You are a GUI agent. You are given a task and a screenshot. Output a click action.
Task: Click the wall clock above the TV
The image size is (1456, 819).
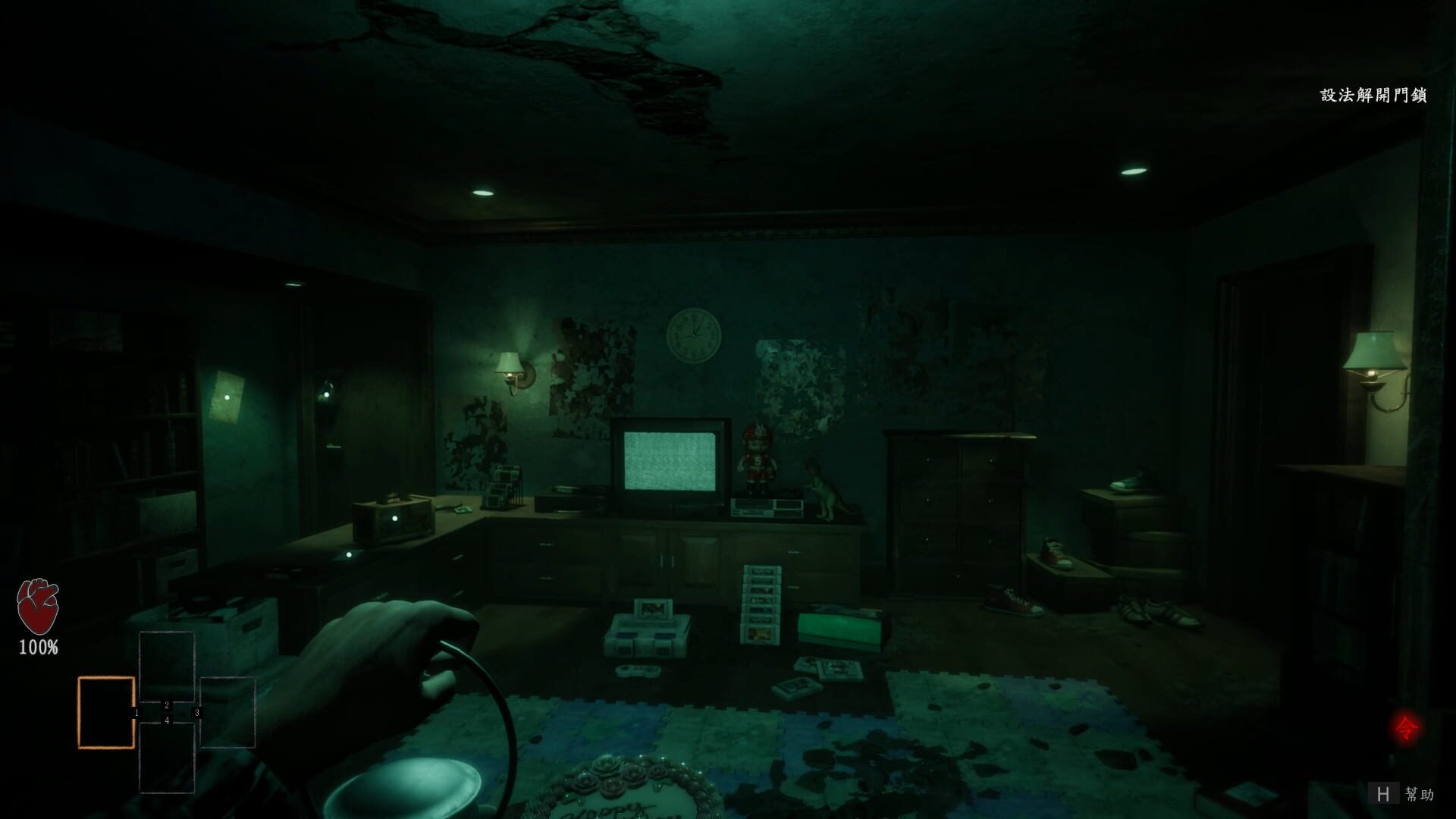tap(694, 334)
